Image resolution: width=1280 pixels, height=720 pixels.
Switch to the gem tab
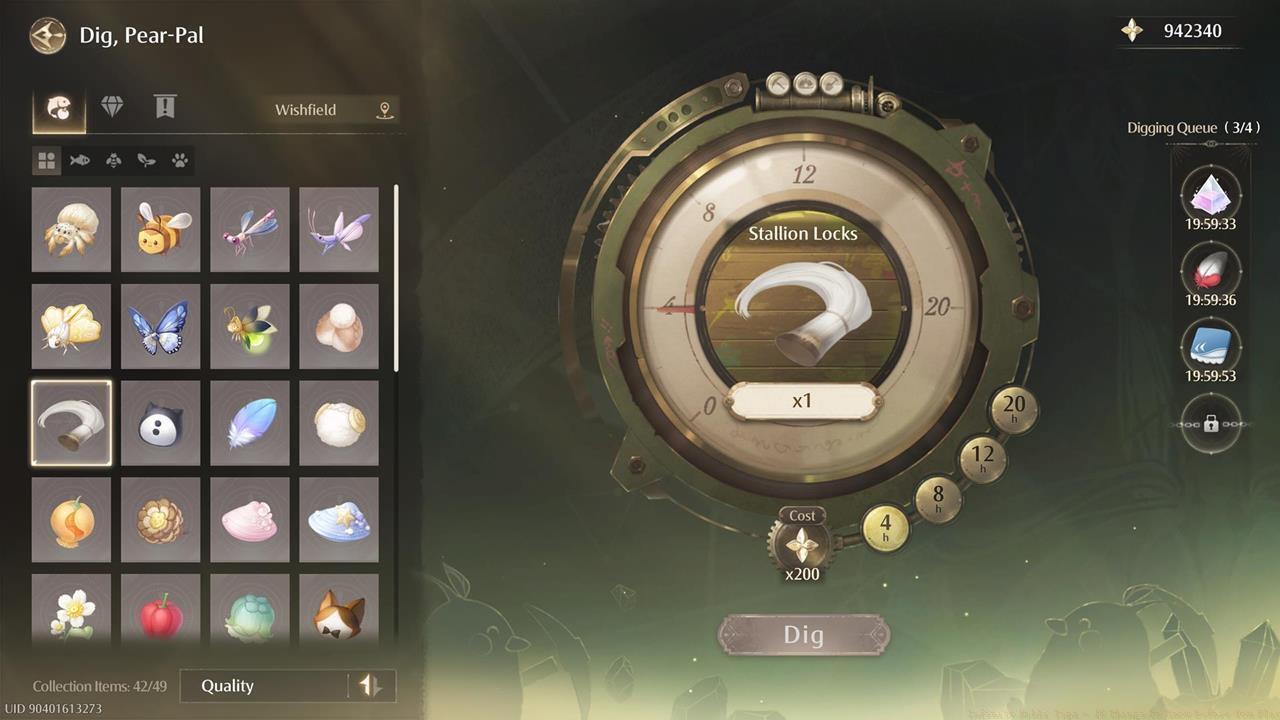pyautogui.click(x=113, y=105)
